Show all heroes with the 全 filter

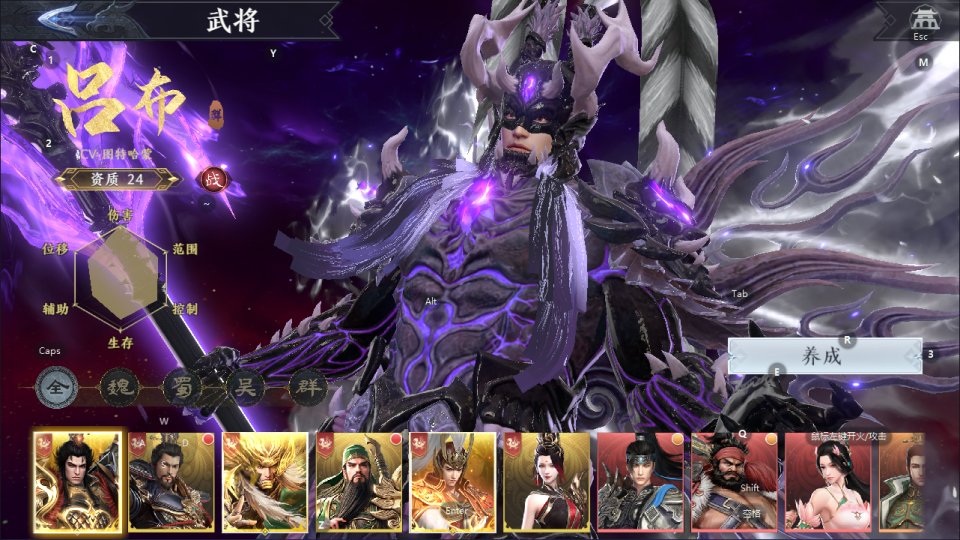point(57,386)
